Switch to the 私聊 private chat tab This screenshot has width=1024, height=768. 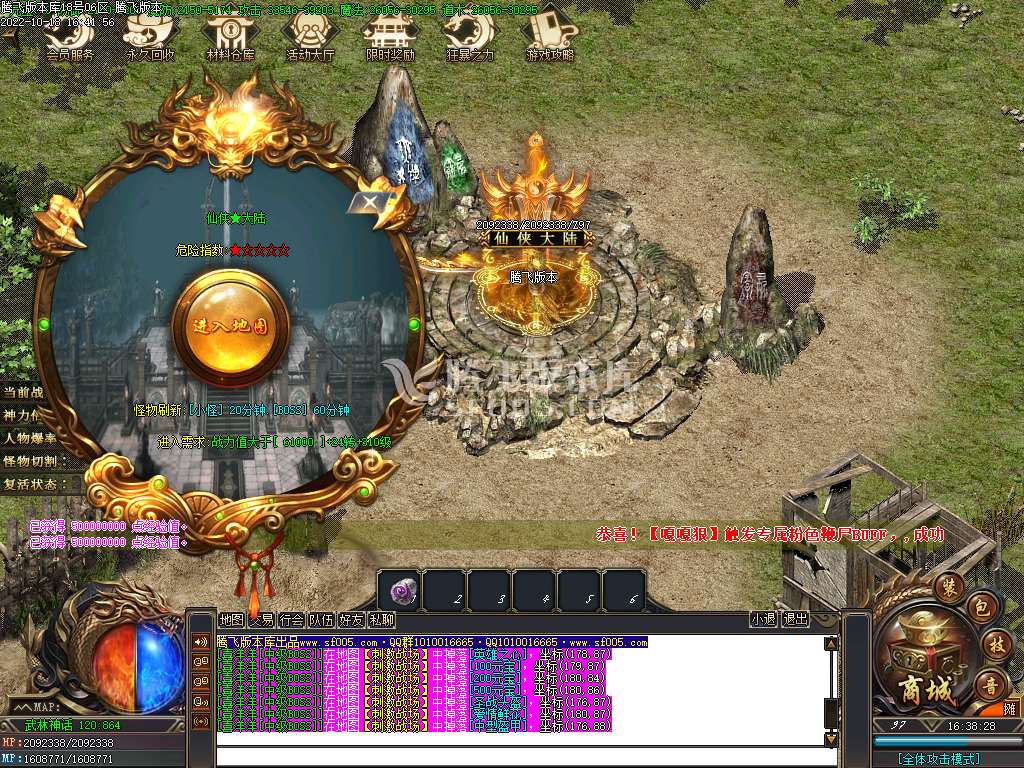(x=381, y=620)
